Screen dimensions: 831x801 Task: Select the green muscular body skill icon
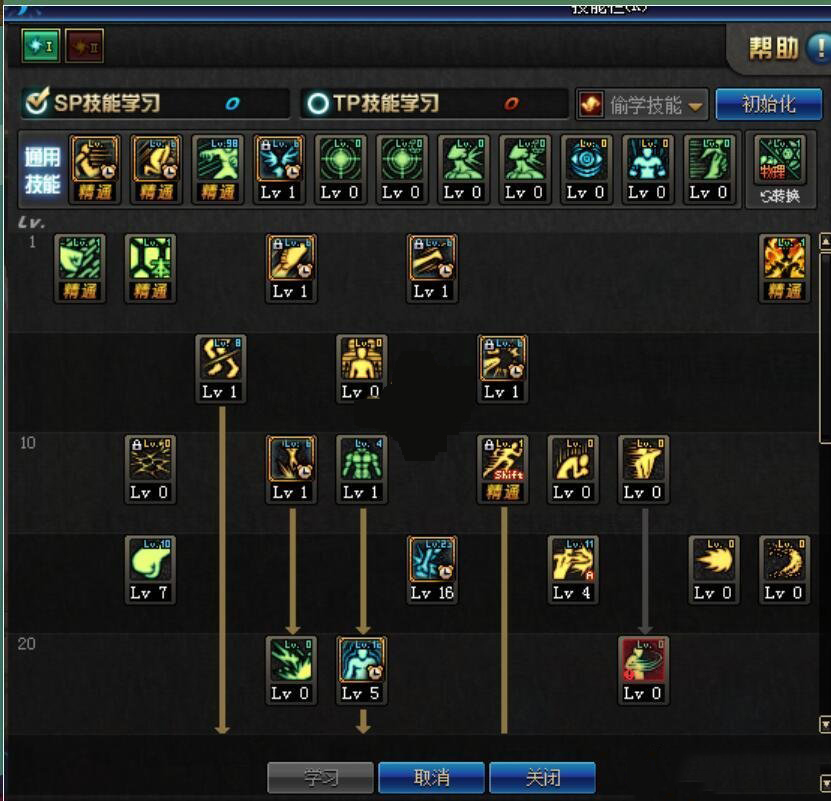361,460
